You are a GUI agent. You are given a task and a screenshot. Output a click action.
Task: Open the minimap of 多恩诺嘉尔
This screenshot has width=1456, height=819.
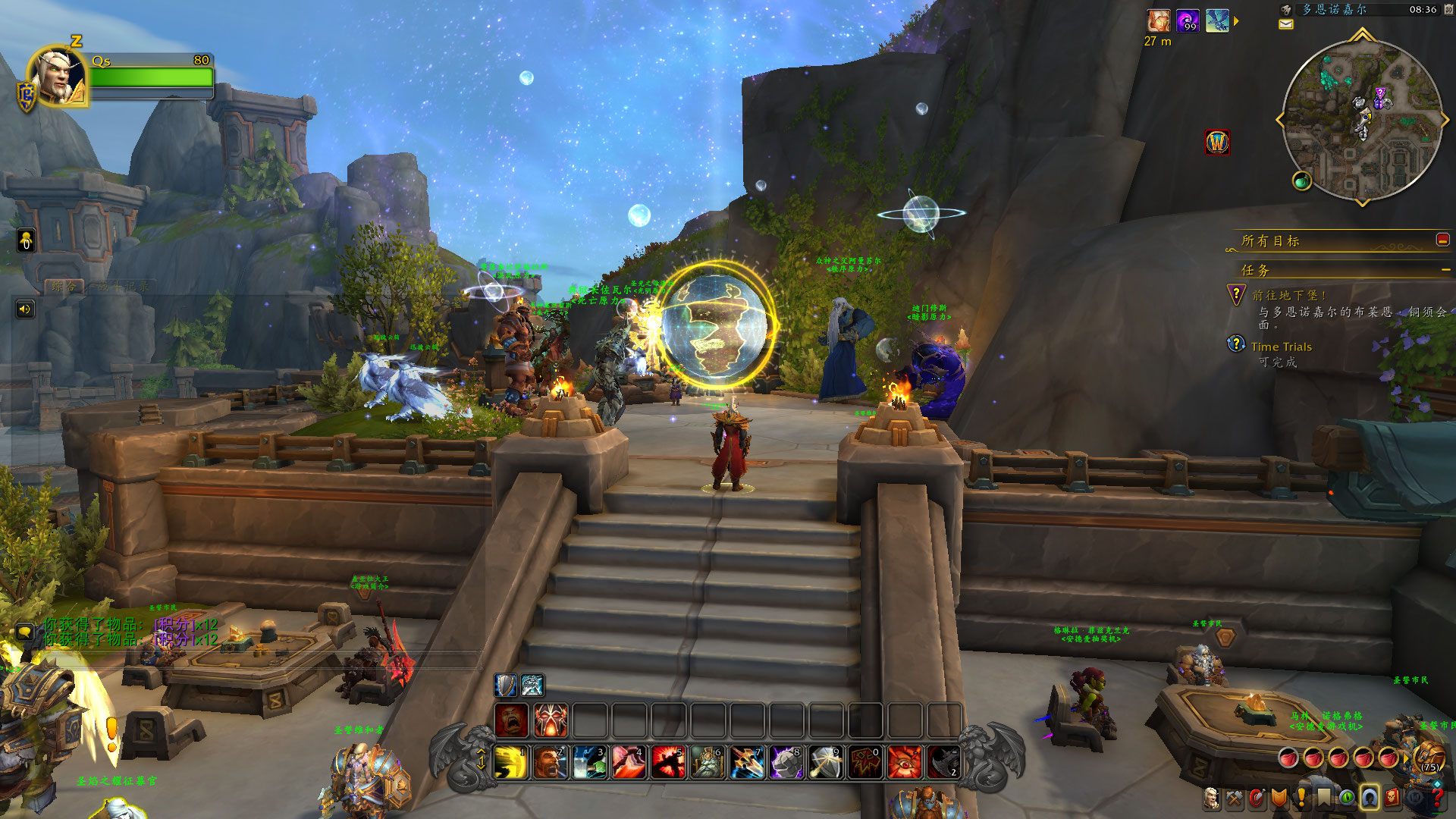(x=1362, y=121)
